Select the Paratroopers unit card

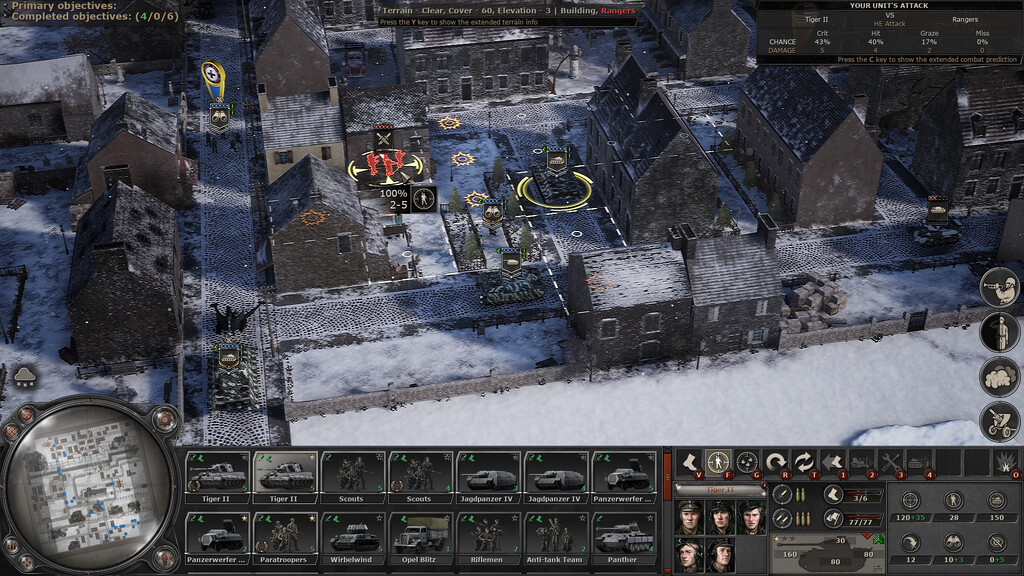[x=283, y=536]
